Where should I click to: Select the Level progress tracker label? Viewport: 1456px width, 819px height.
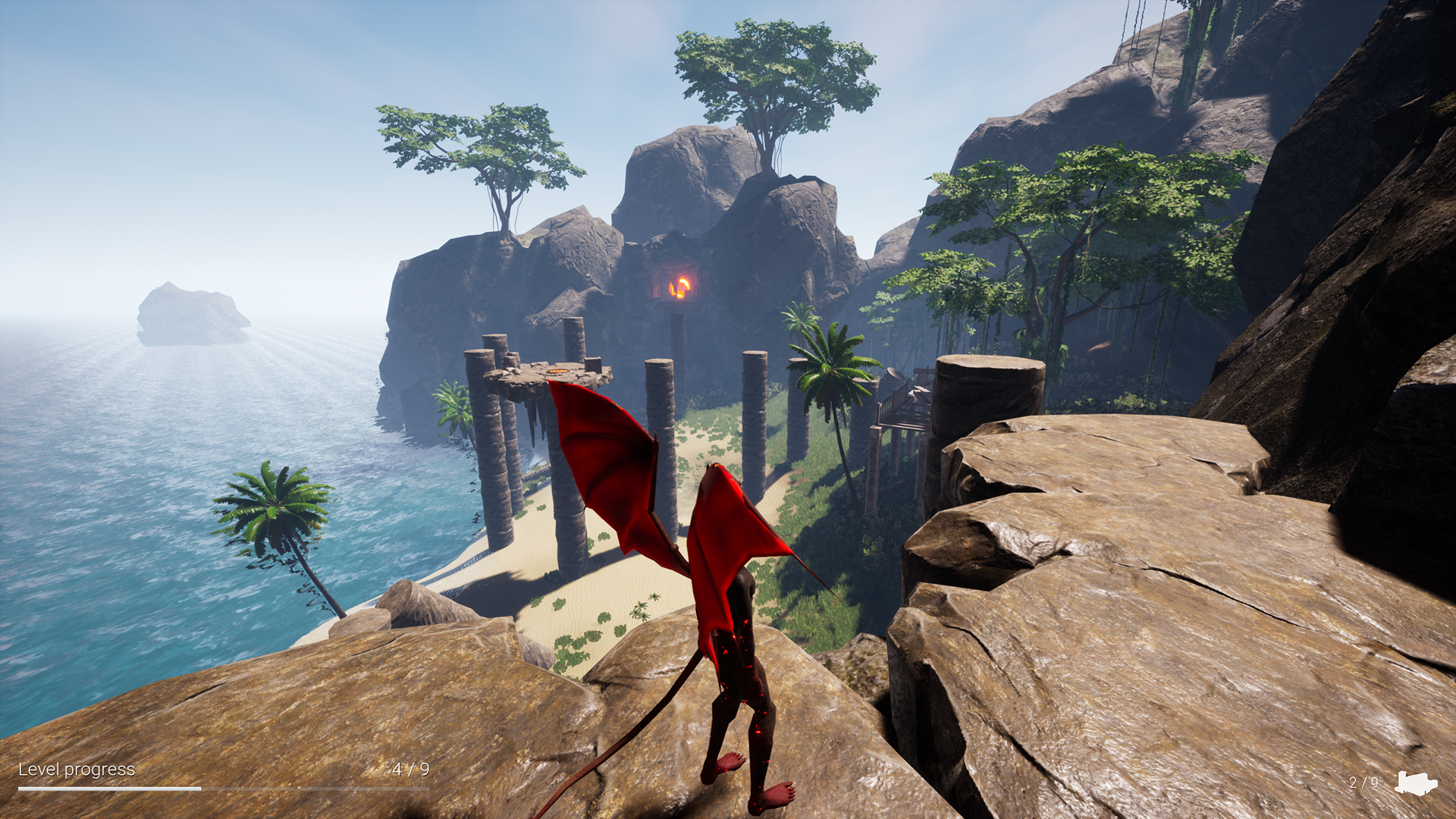[77, 770]
